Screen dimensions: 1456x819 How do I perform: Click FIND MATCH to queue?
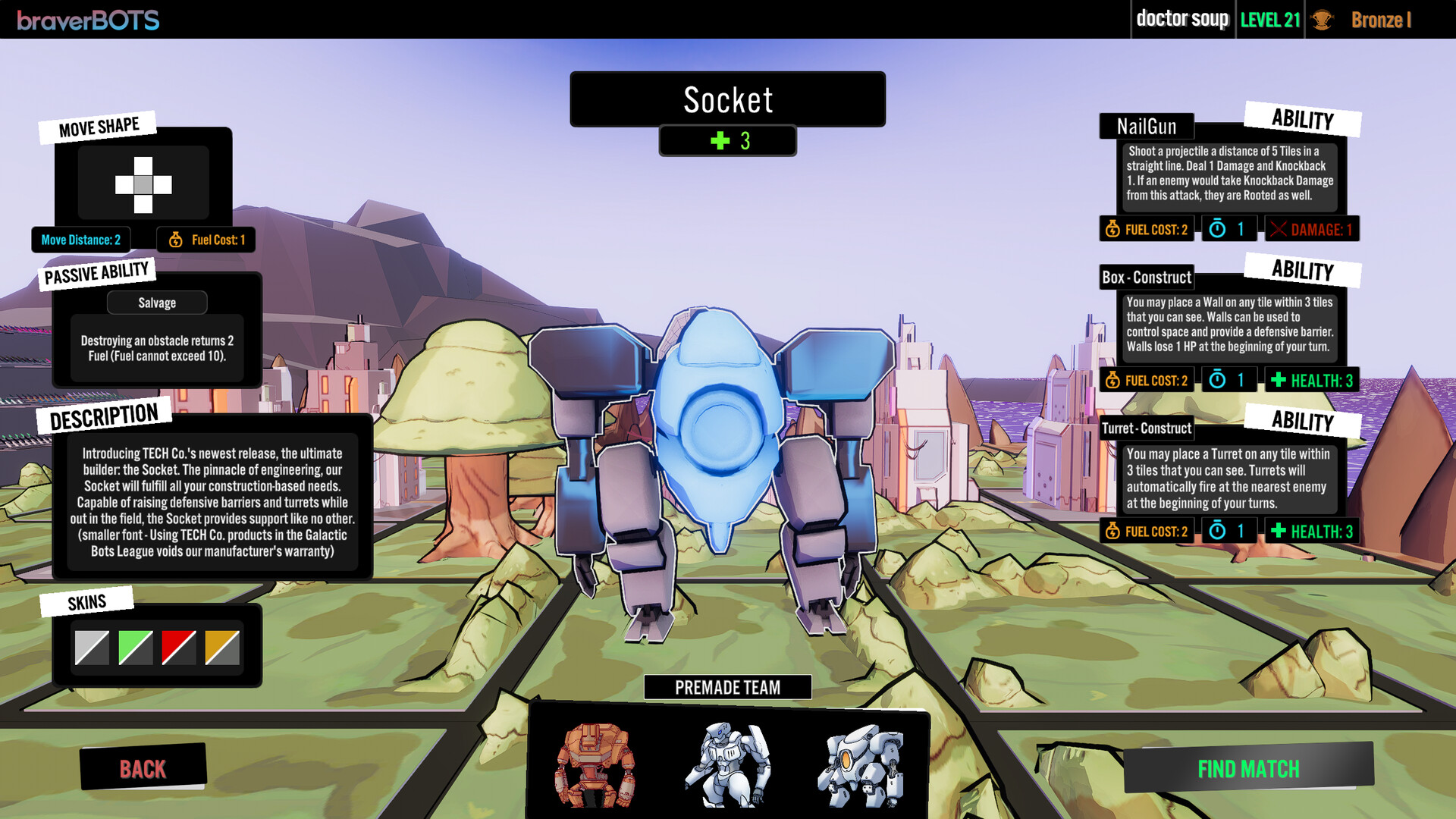pos(1248,770)
